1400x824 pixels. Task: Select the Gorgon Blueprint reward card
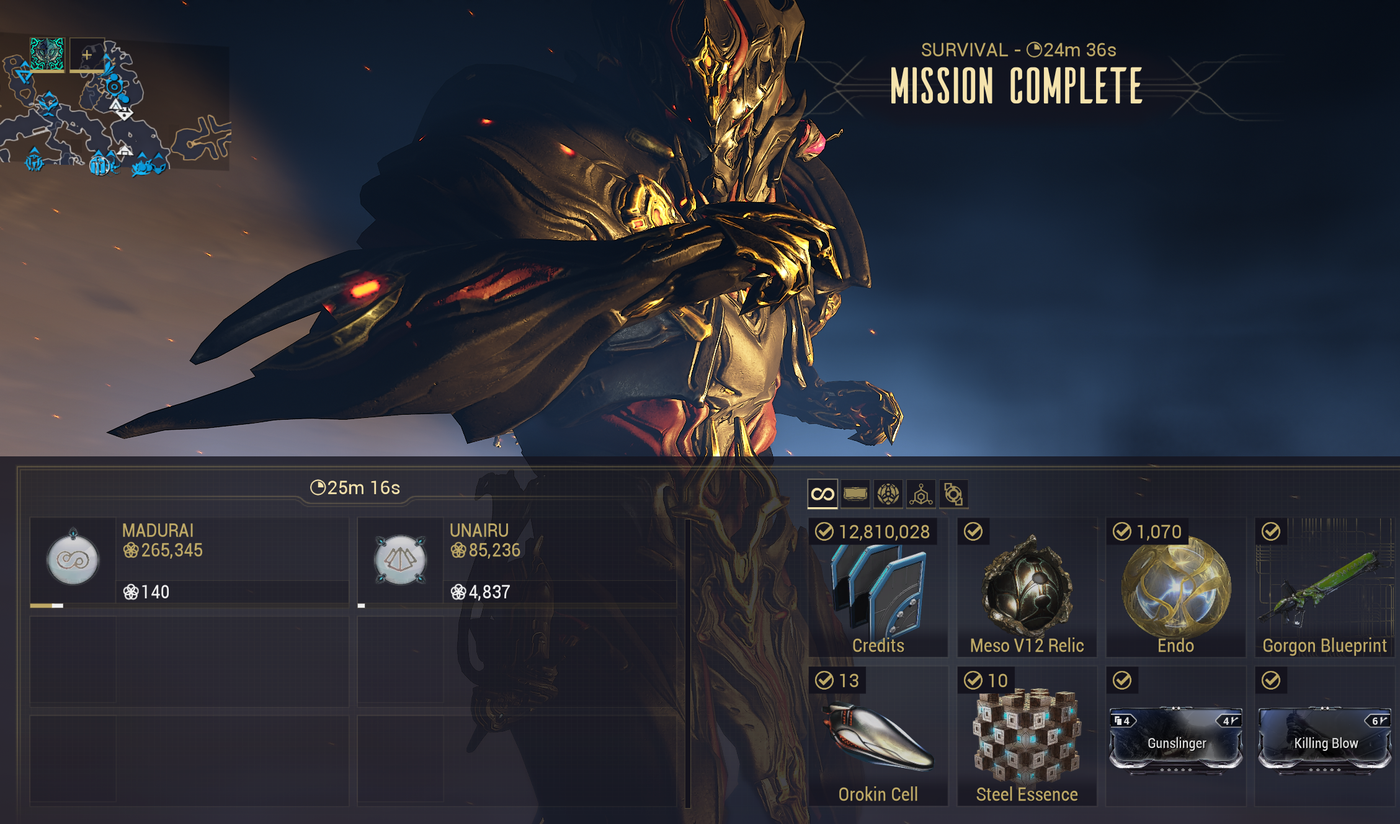(1324, 590)
